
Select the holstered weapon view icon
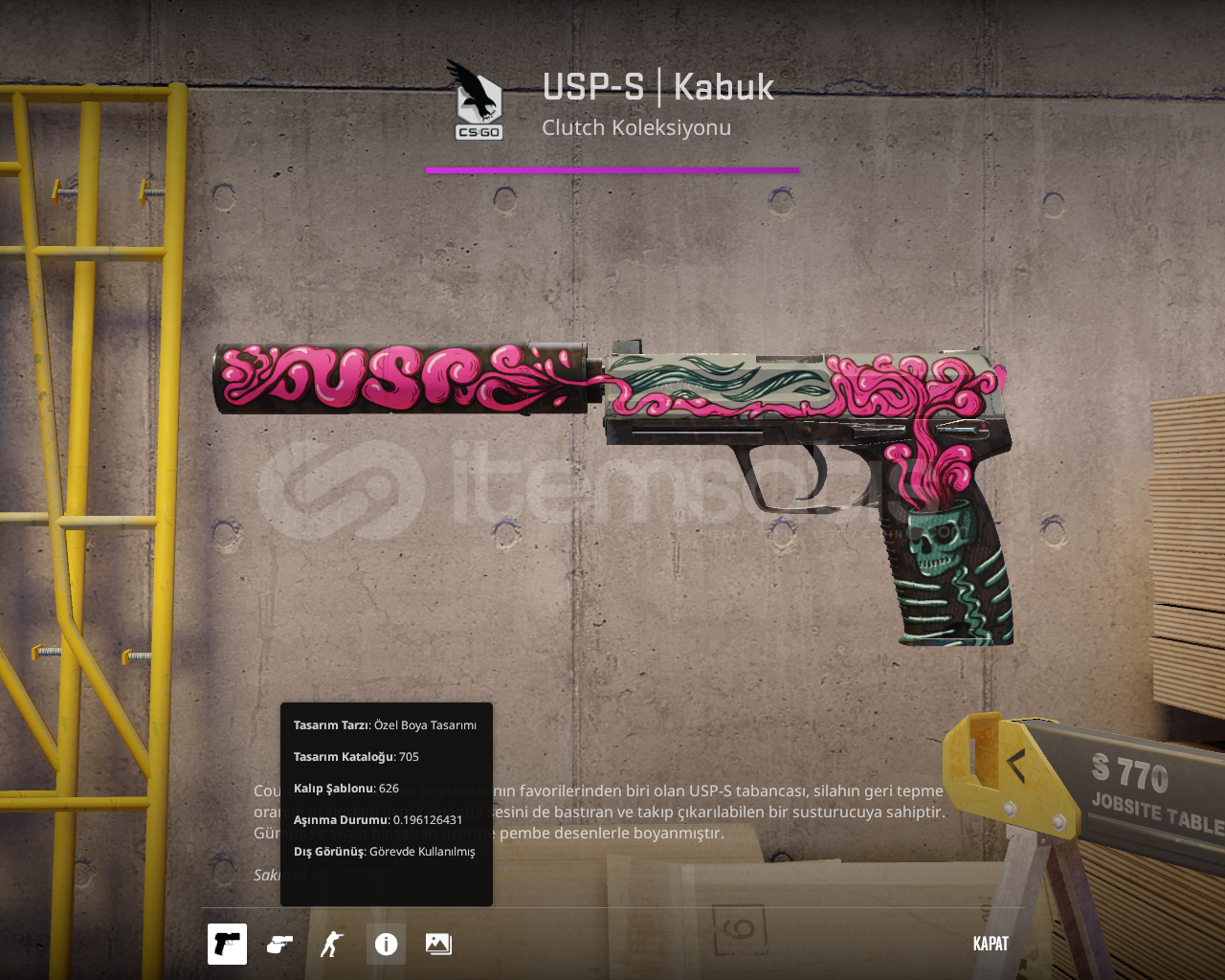278,943
